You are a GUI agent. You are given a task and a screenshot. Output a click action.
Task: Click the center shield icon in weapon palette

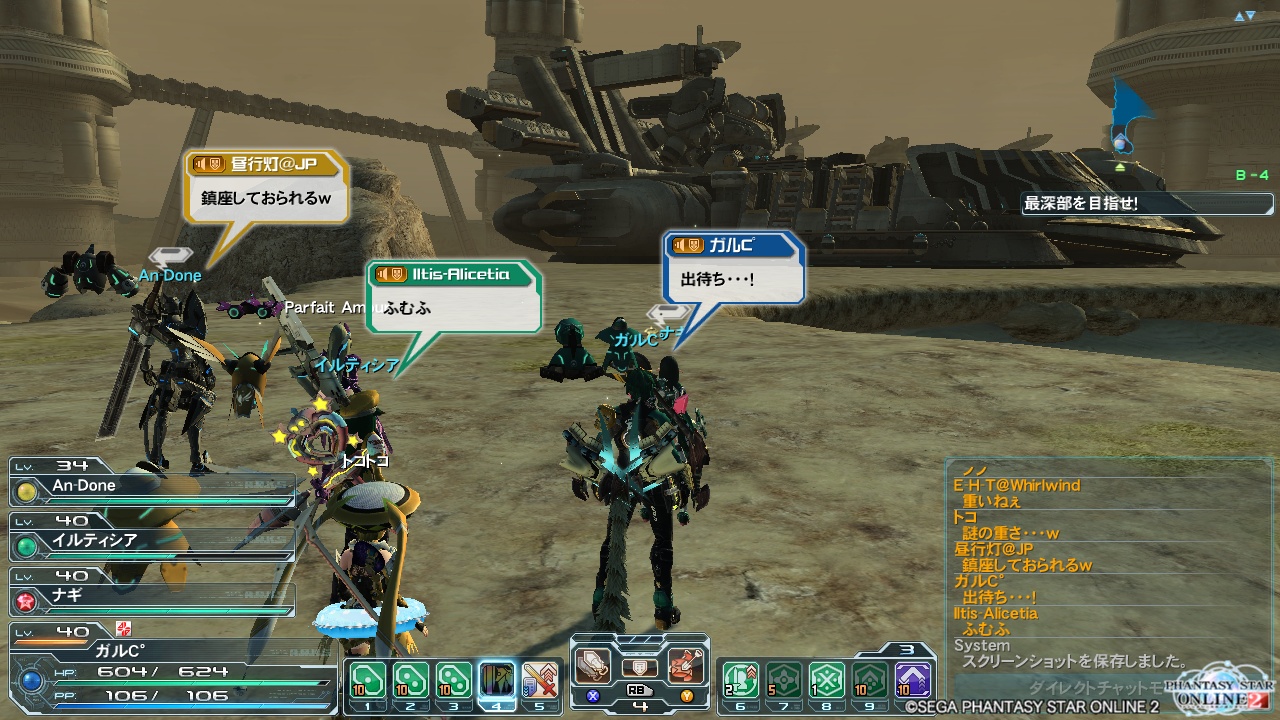640,667
